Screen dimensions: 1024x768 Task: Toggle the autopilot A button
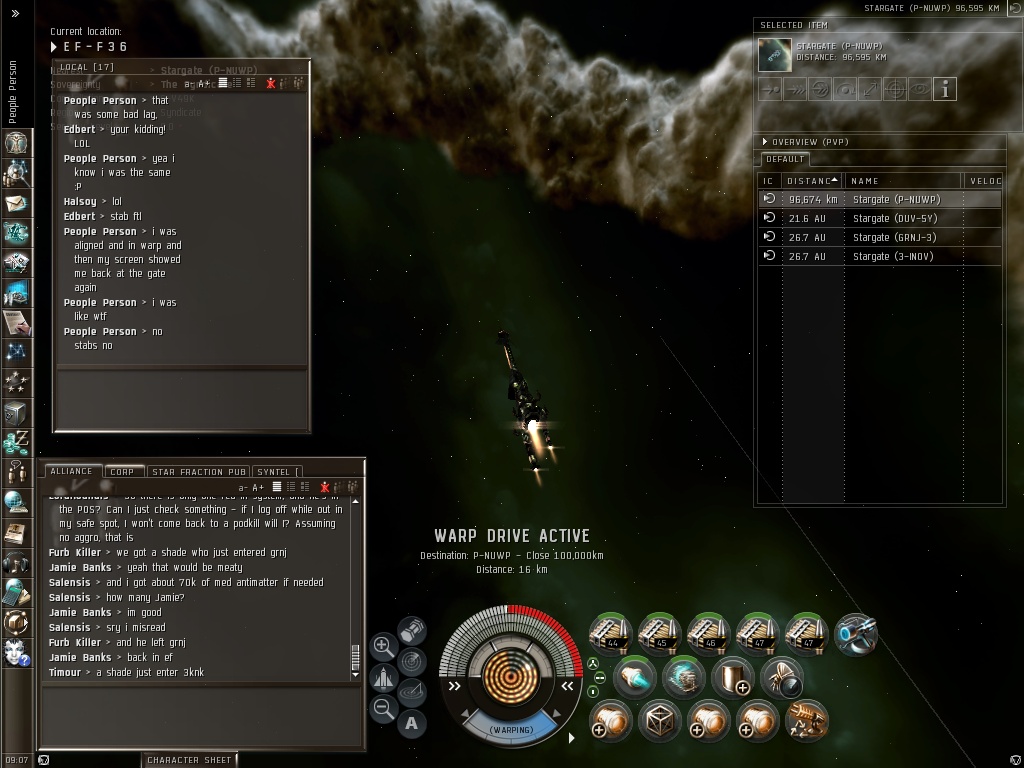point(412,723)
